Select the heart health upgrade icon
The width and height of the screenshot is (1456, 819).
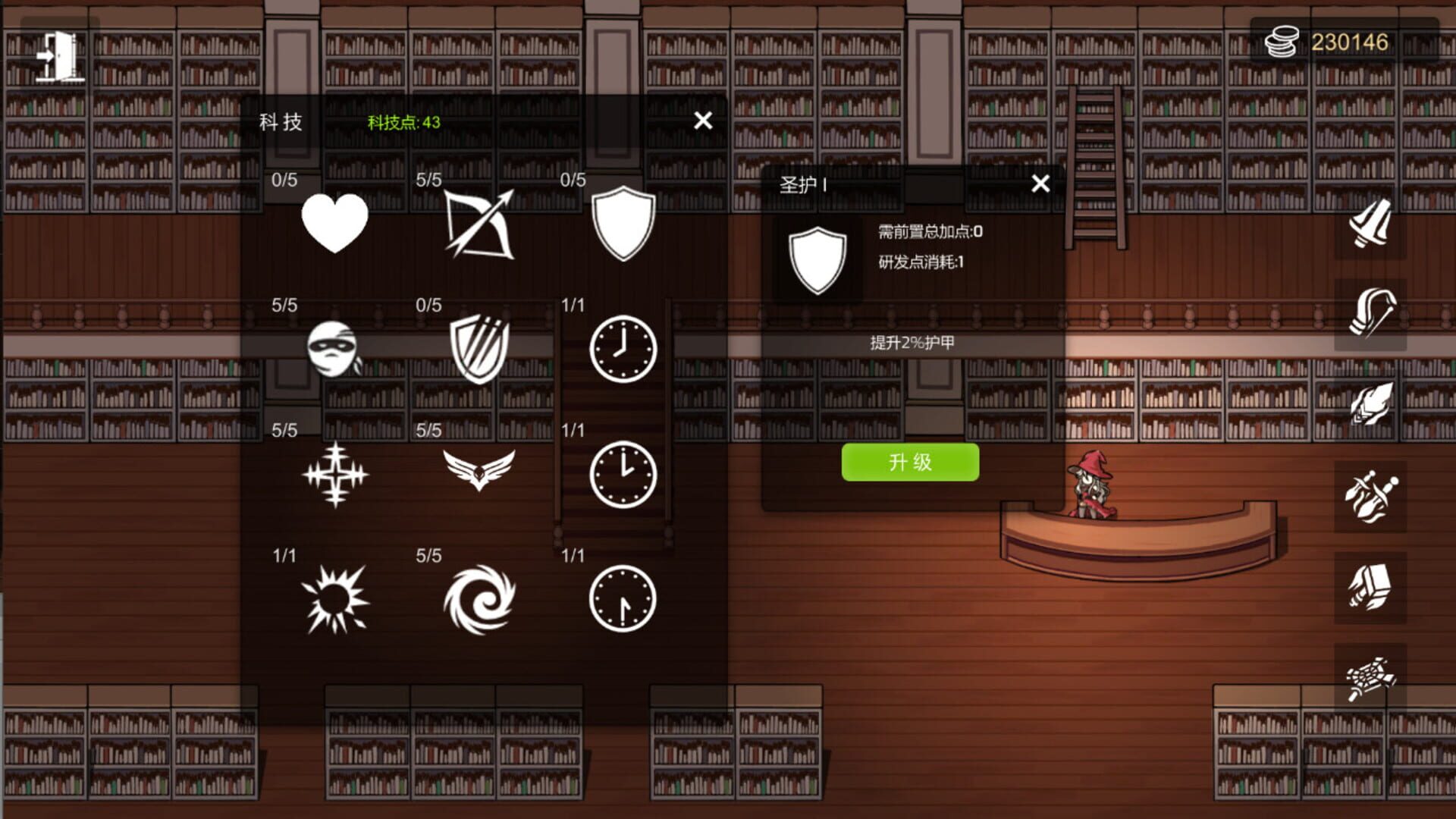click(x=336, y=221)
